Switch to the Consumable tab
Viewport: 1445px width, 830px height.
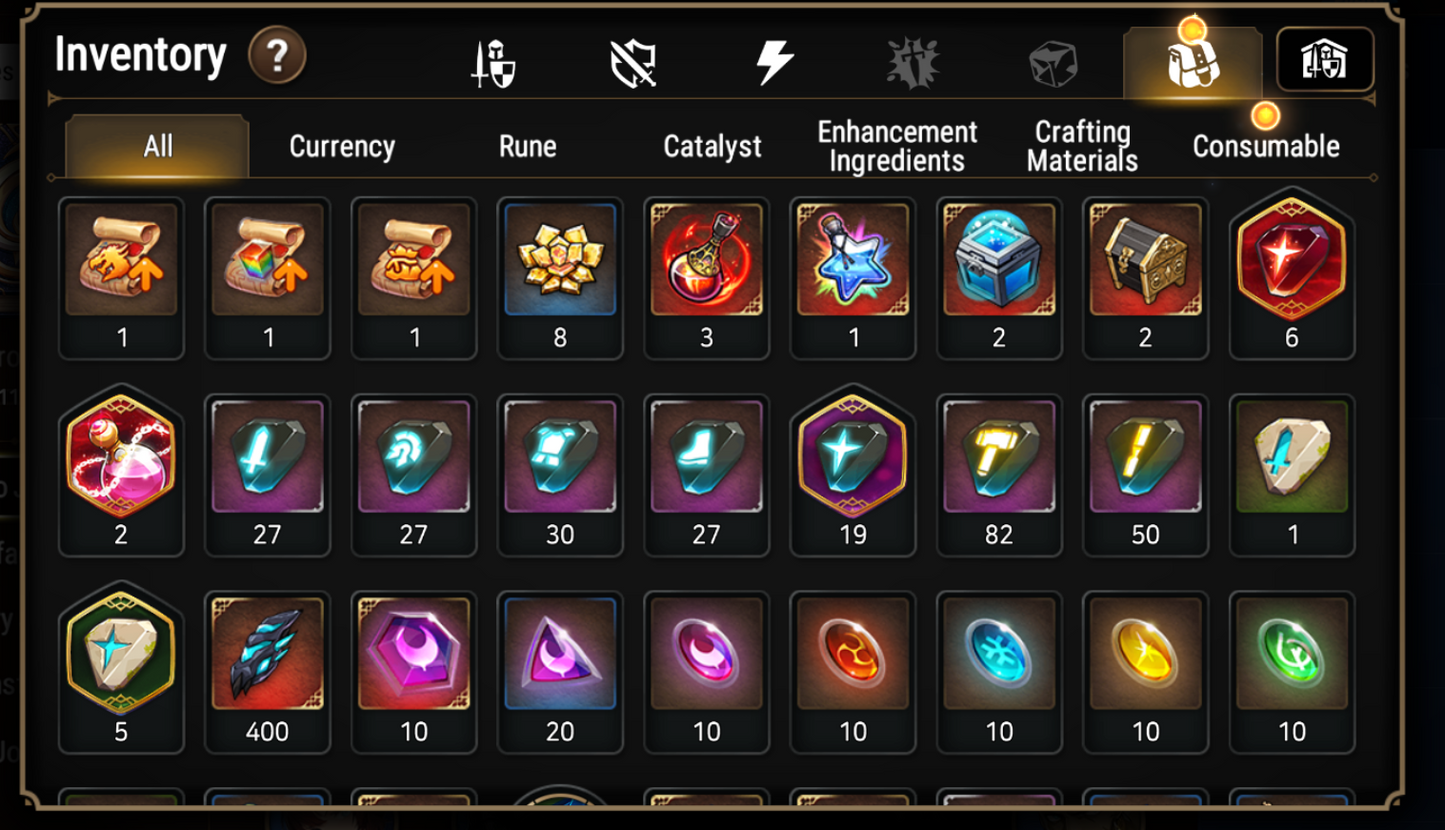[1266, 146]
